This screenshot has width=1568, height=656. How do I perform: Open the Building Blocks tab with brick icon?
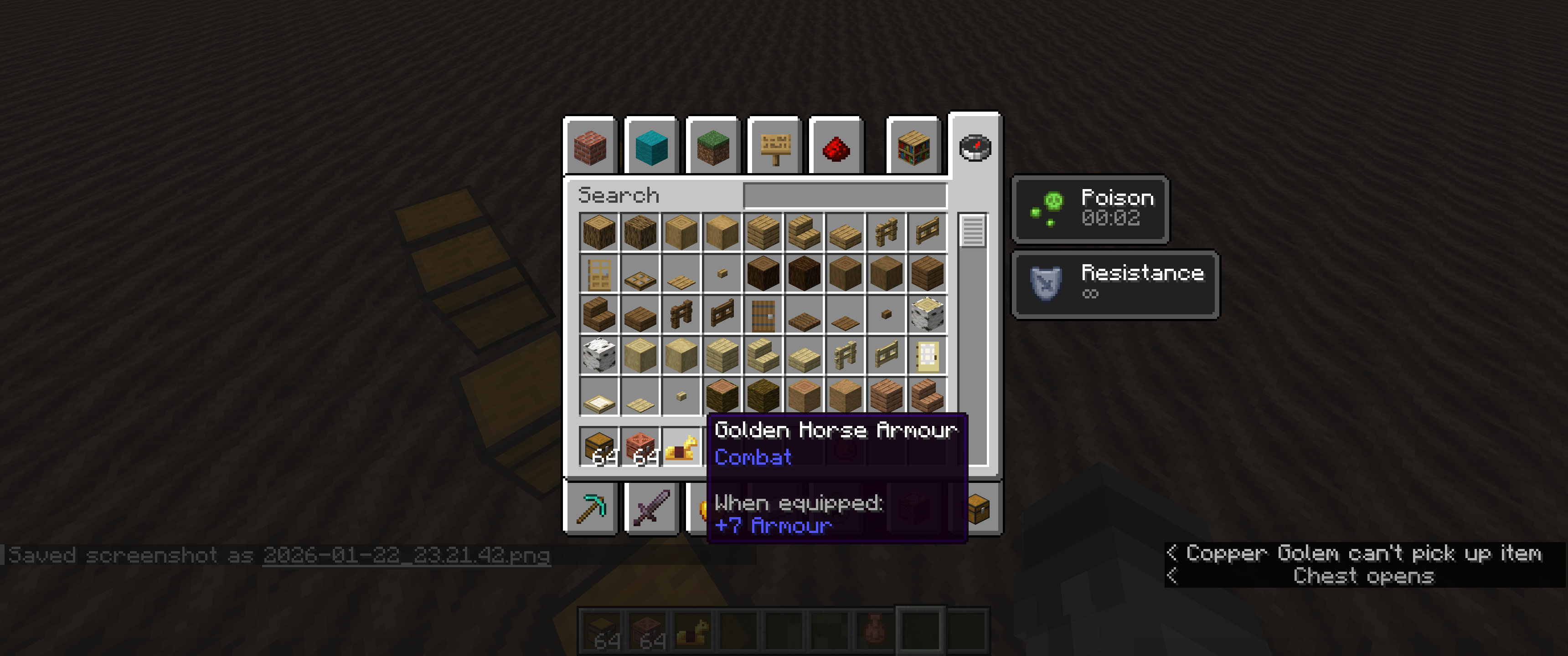pyautogui.click(x=589, y=148)
